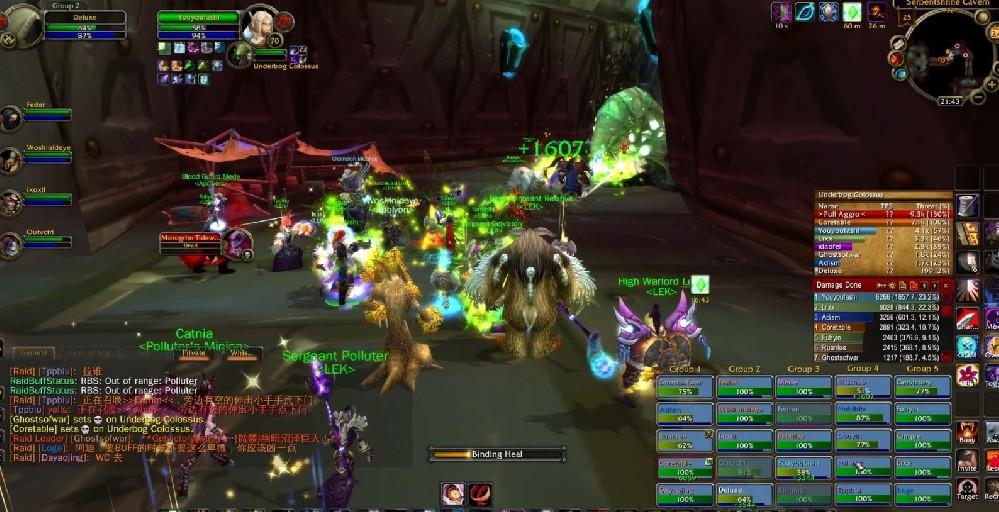The image size is (999, 512).
Task: Select Adiam's raid frame
Action: point(685,413)
